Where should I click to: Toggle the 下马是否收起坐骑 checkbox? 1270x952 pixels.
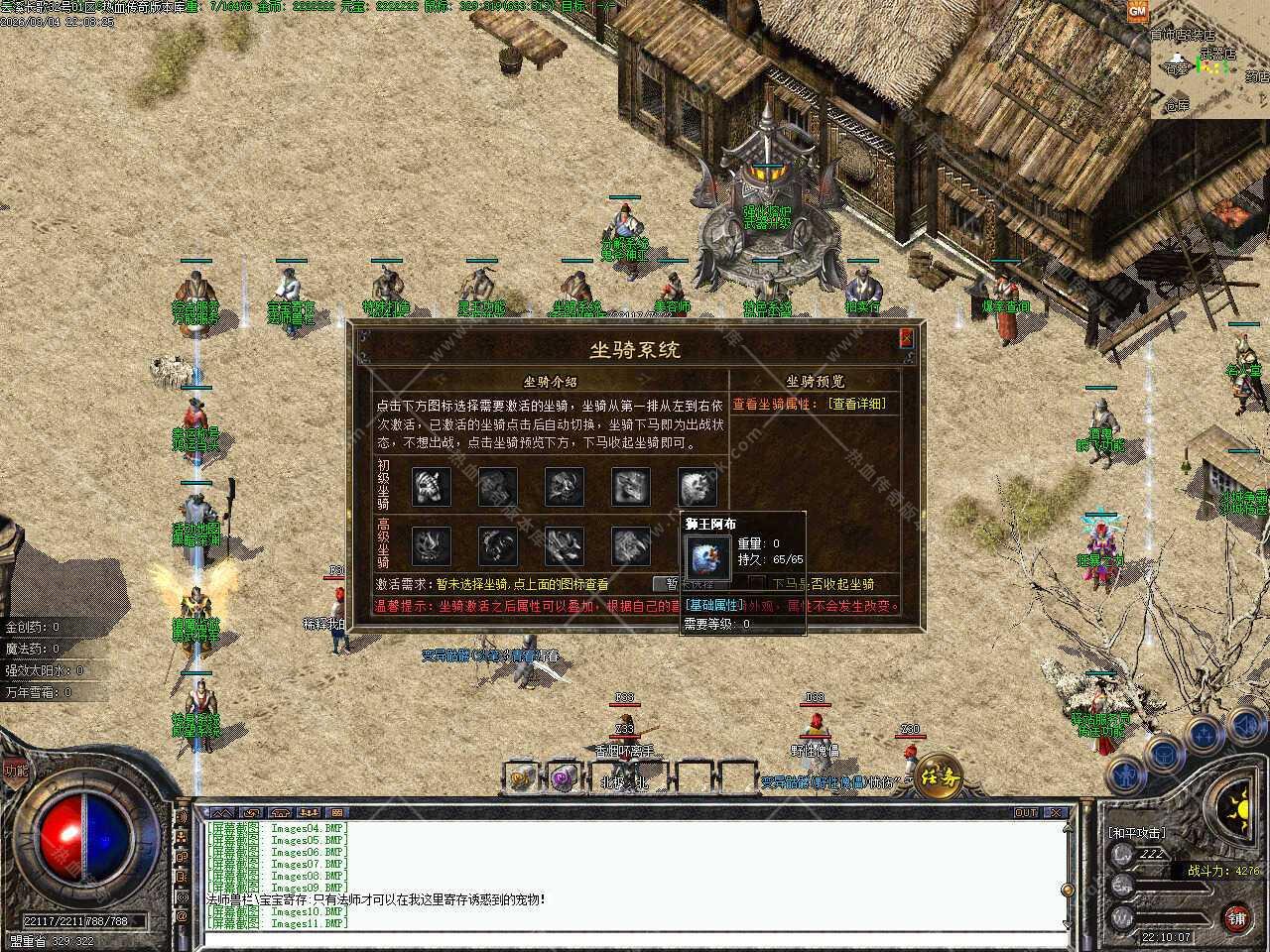point(757,584)
